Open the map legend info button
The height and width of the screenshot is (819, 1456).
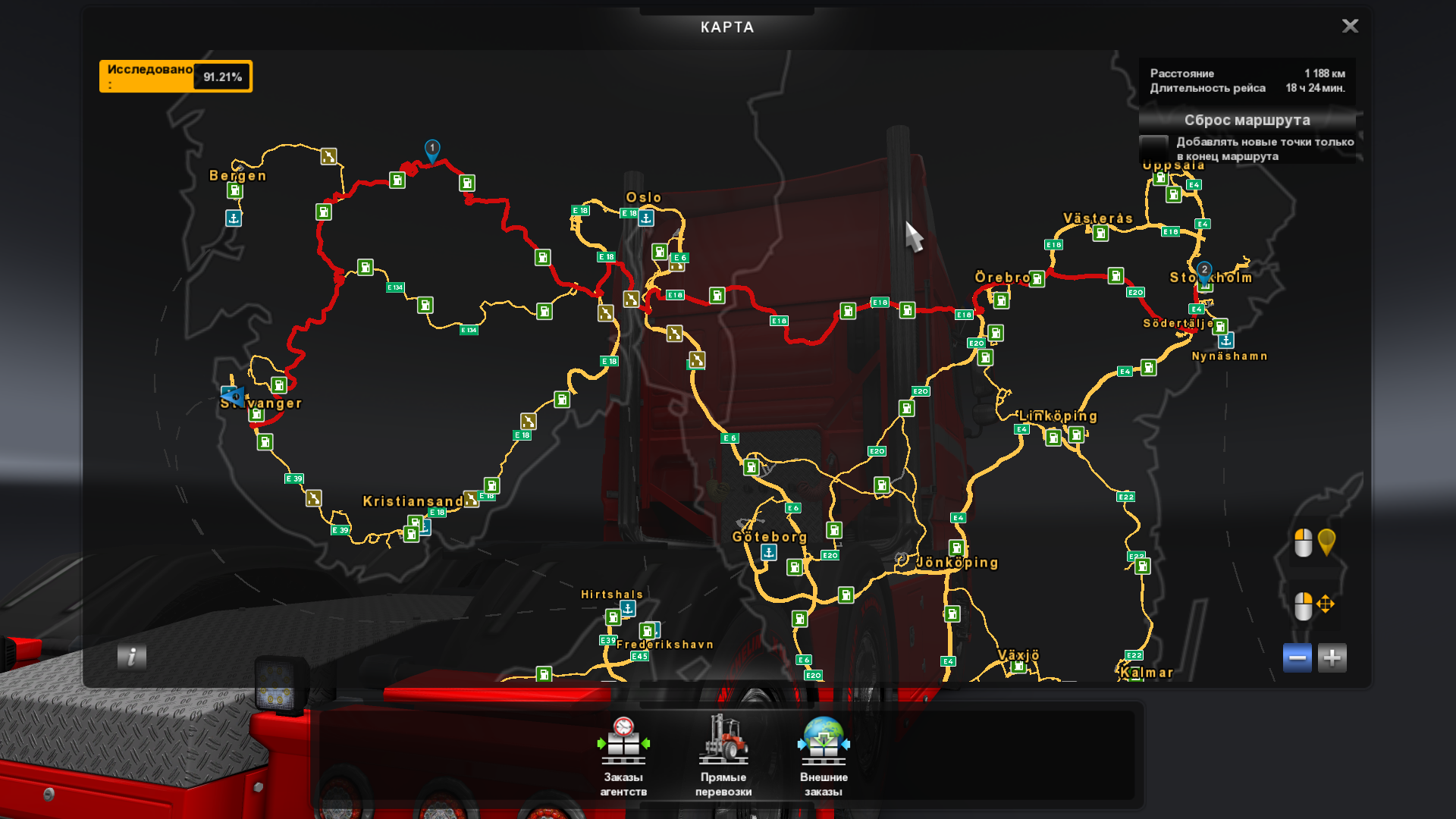coord(132,657)
